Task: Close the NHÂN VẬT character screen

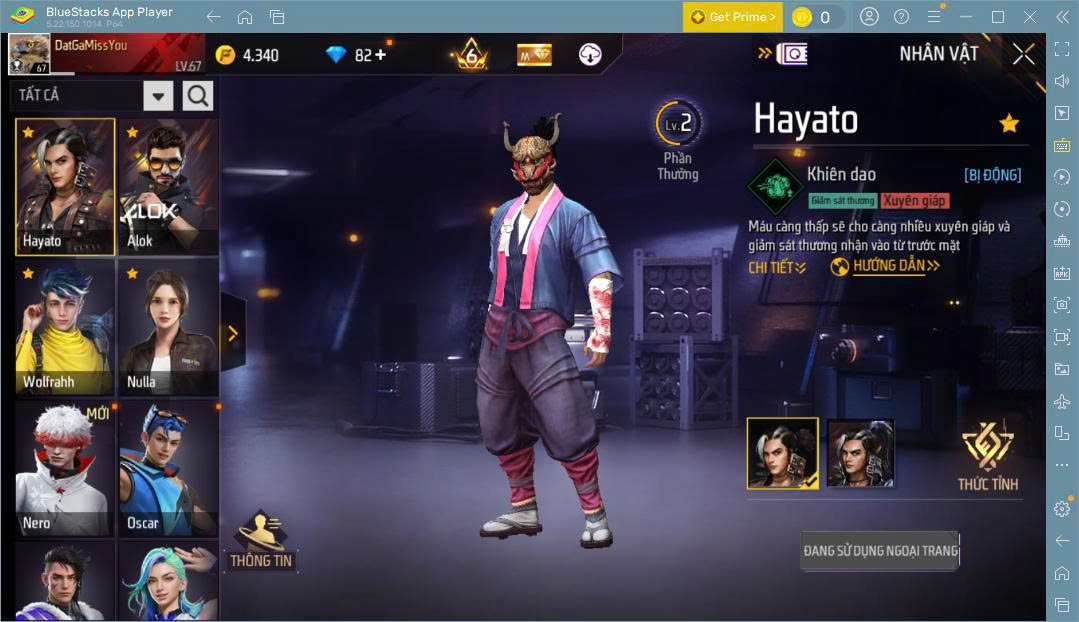Action: coord(1023,54)
